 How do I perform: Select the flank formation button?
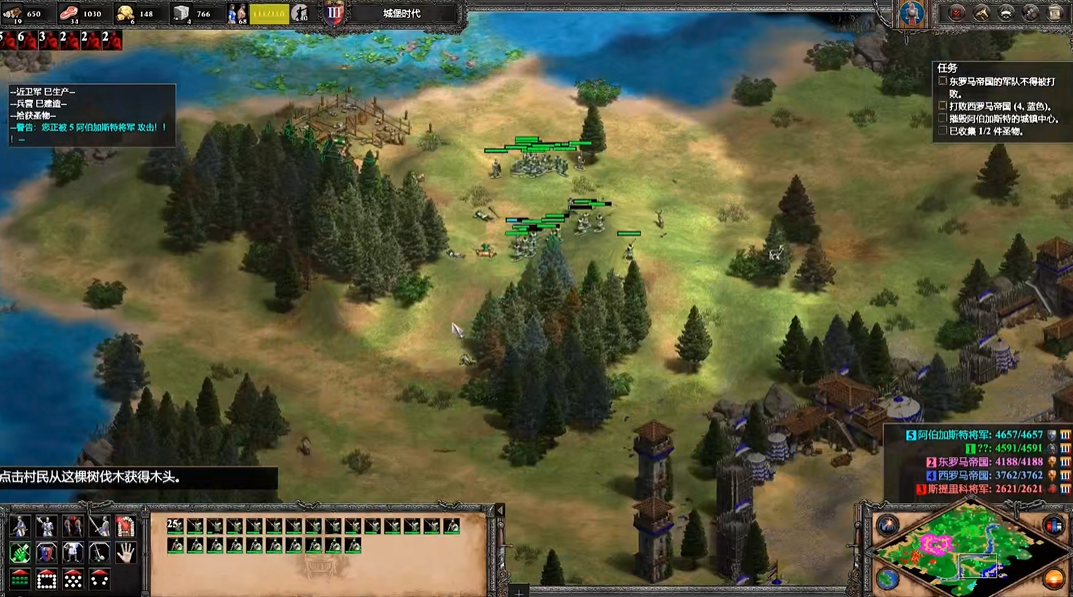(98, 578)
